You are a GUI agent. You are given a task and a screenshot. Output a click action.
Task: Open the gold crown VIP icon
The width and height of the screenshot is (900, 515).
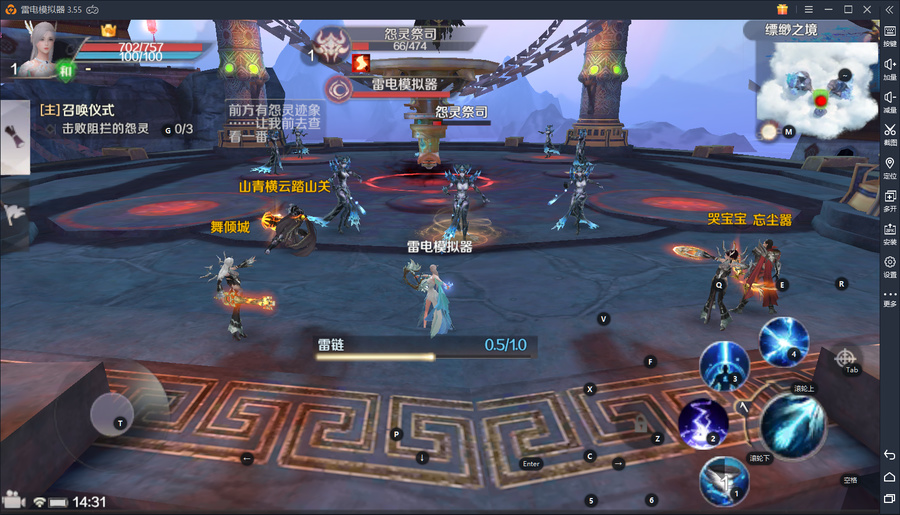pos(108,31)
